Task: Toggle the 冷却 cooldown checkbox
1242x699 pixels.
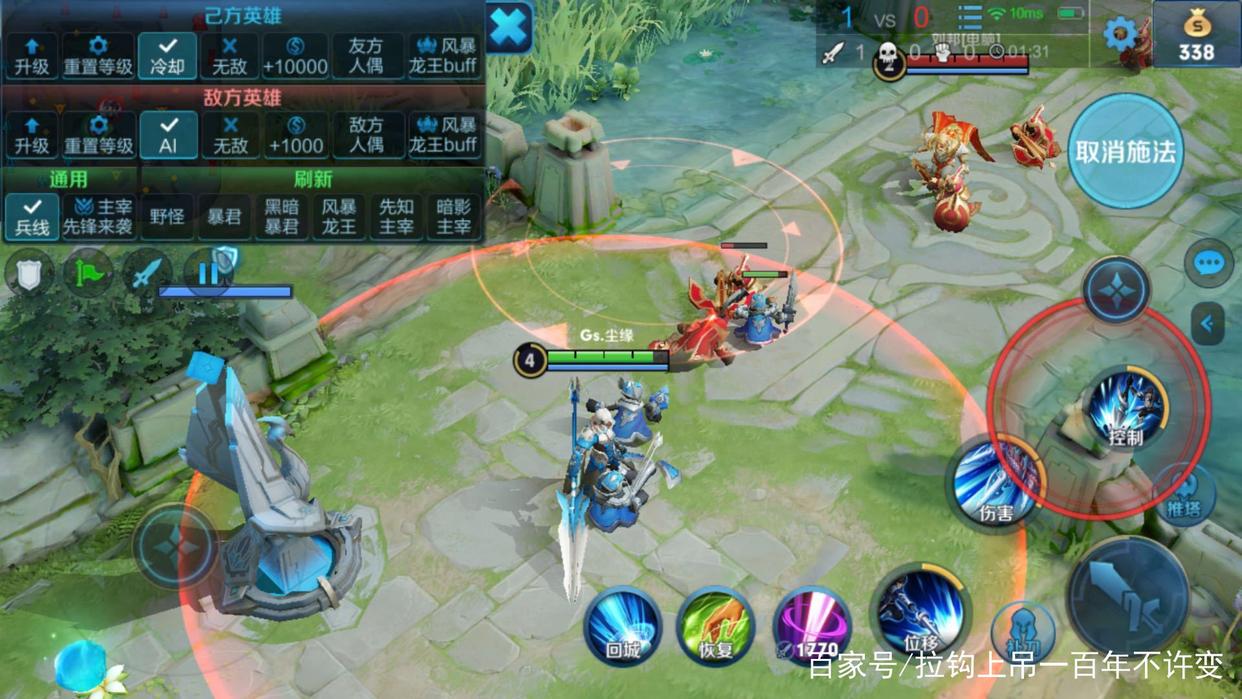Action: coord(168,56)
